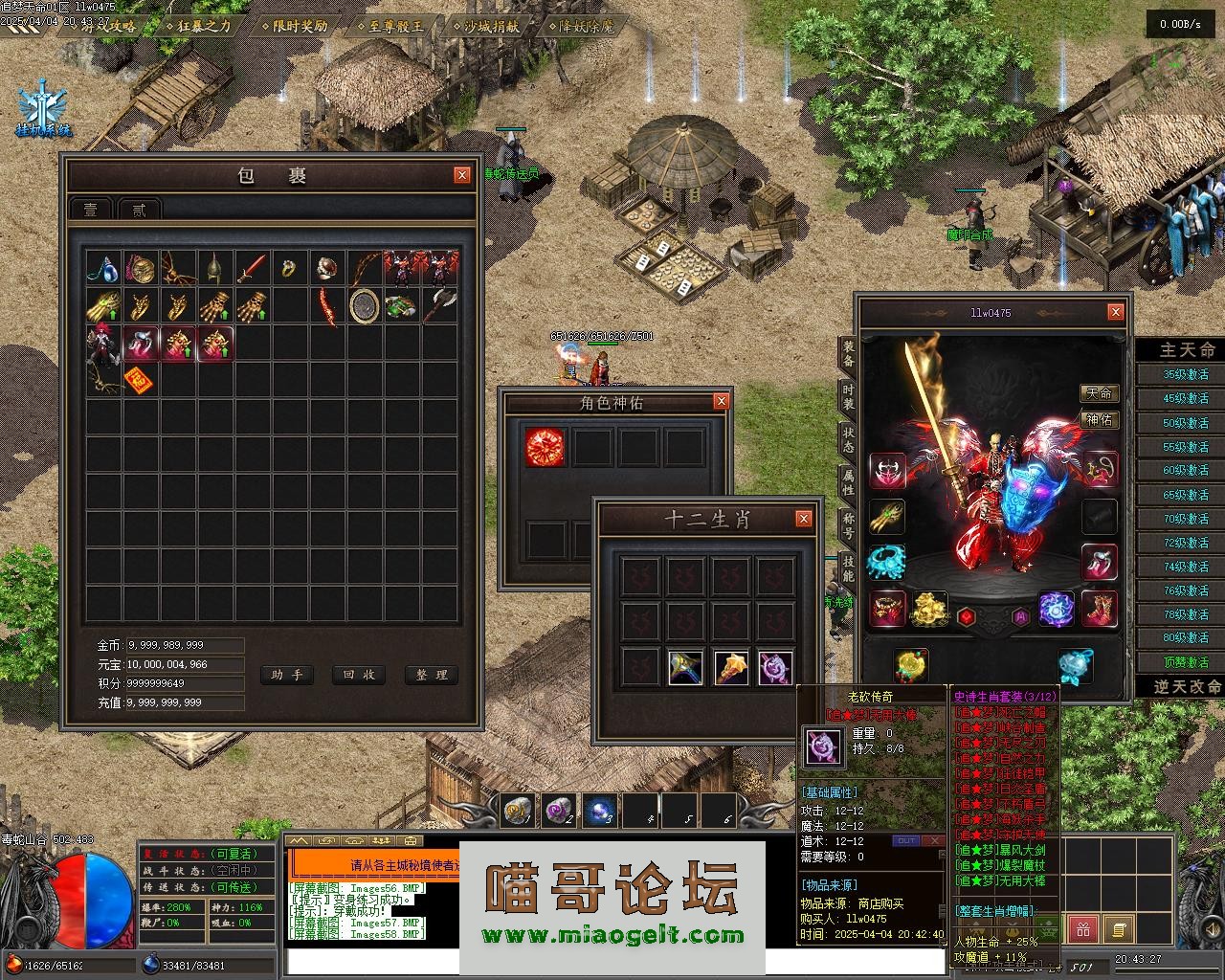Open the 挂机系统 auto-play icon
This screenshot has height=980, width=1225.
[x=43, y=110]
